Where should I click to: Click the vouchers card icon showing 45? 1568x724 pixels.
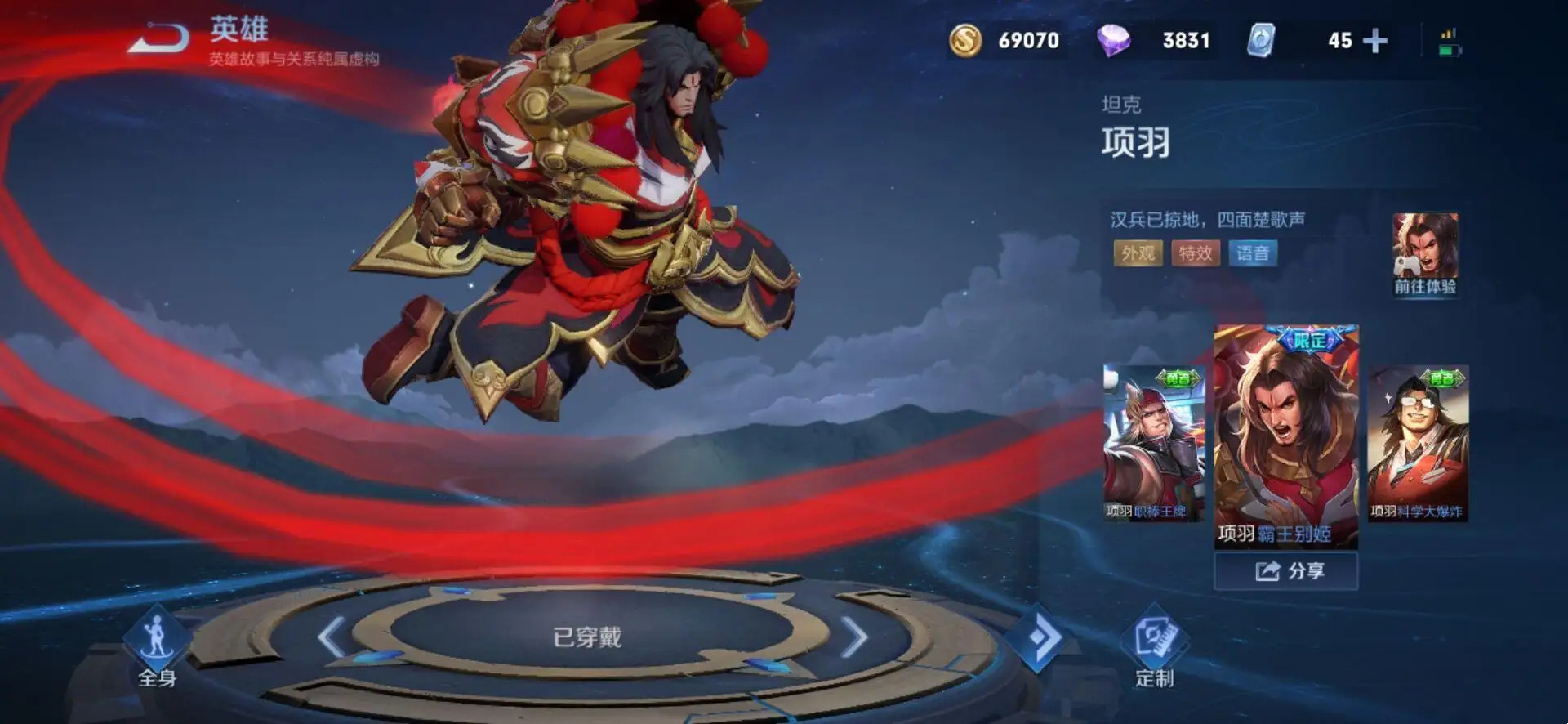[1262, 38]
